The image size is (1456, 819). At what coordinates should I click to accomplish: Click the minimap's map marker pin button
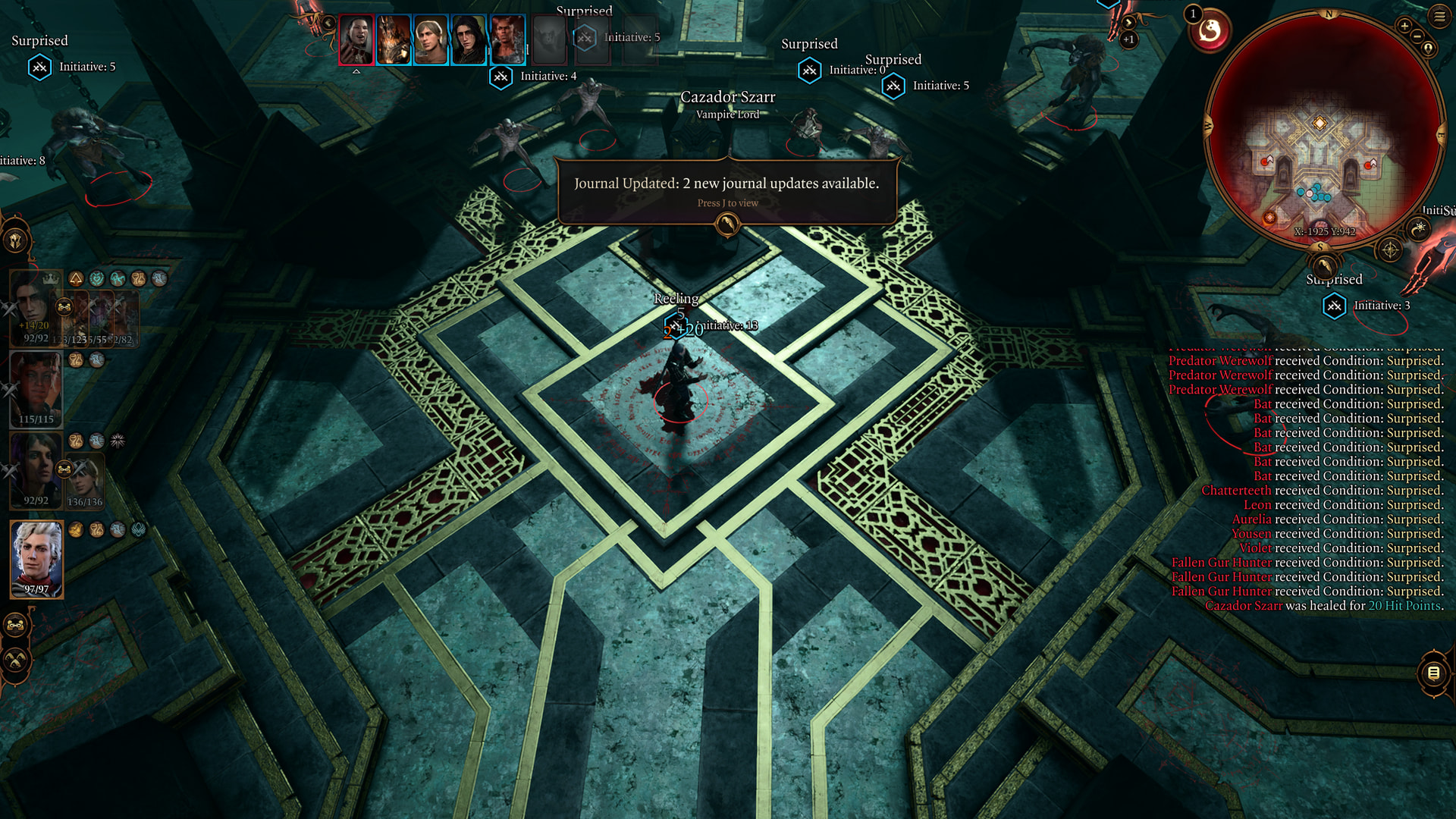1429,49
